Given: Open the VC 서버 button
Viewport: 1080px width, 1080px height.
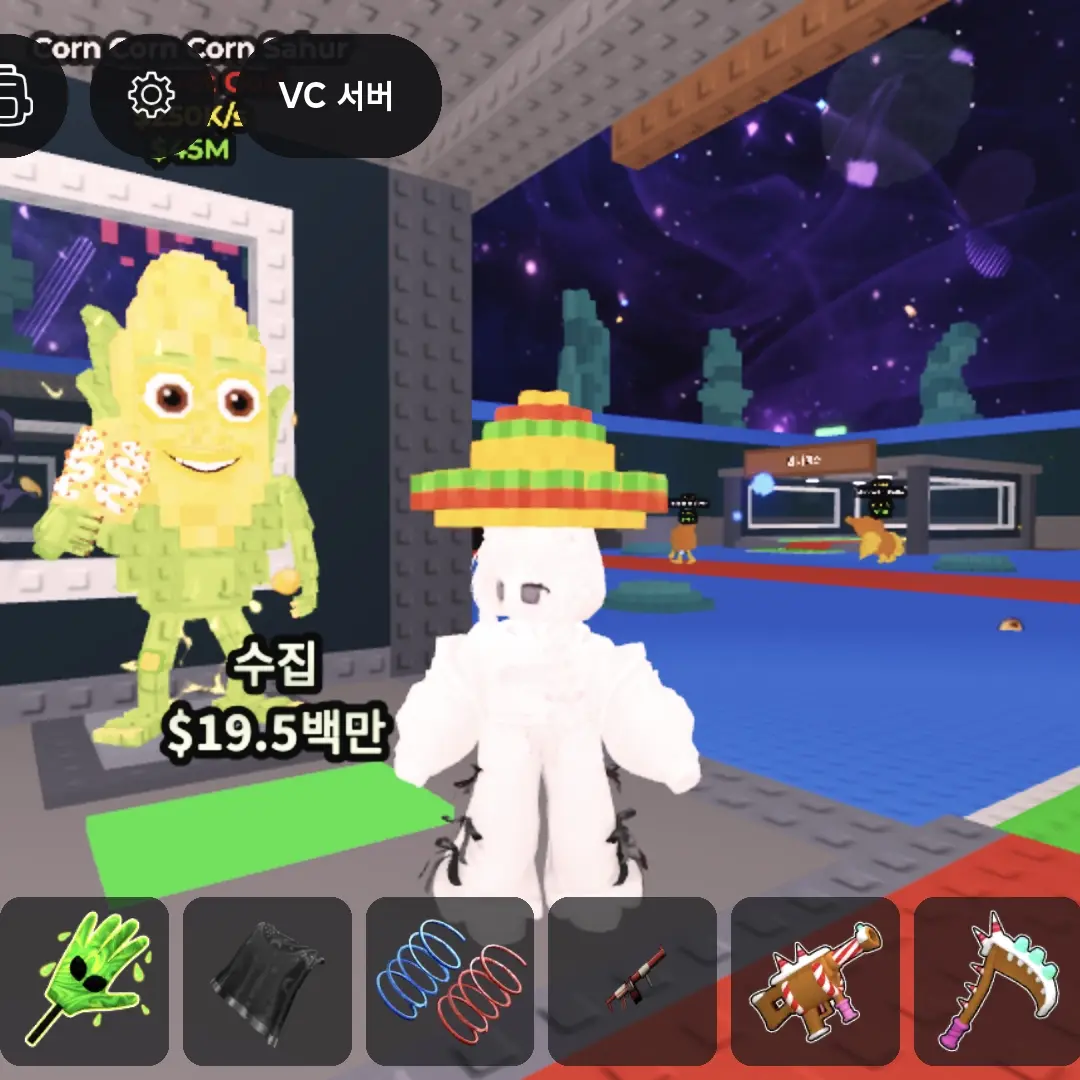Looking at the screenshot, I should (336, 96).
